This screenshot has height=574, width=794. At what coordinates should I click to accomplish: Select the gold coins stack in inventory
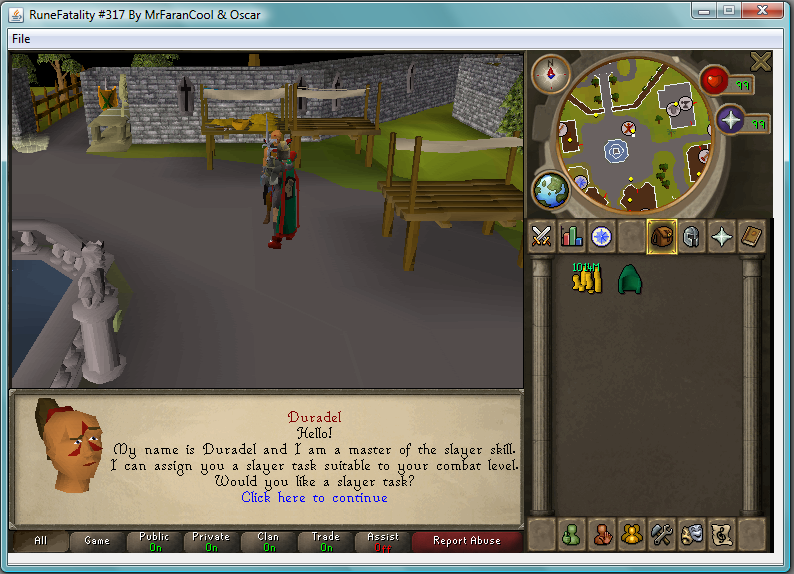tap(584, 279)
